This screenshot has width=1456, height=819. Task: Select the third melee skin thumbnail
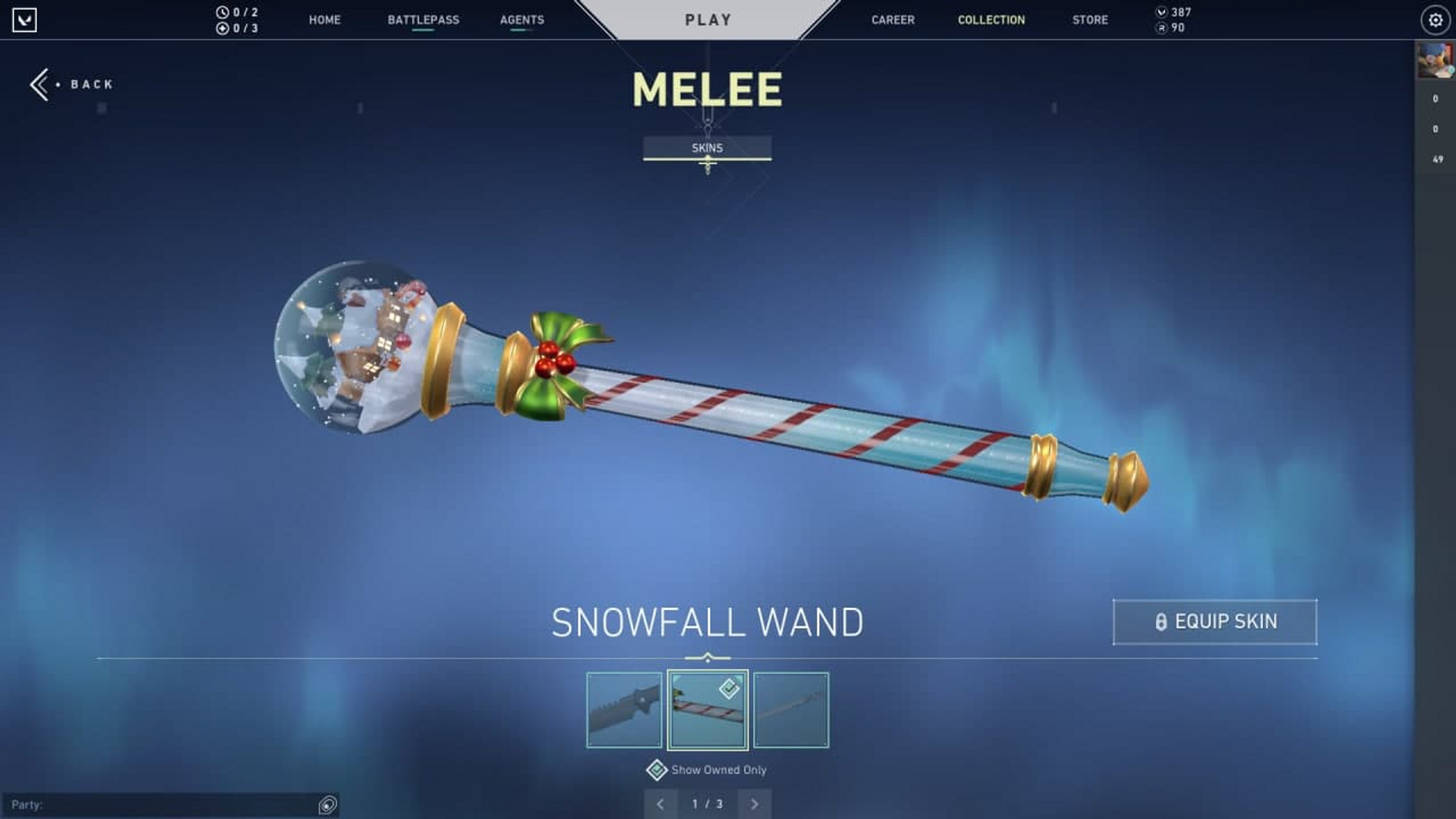(791, 710)
